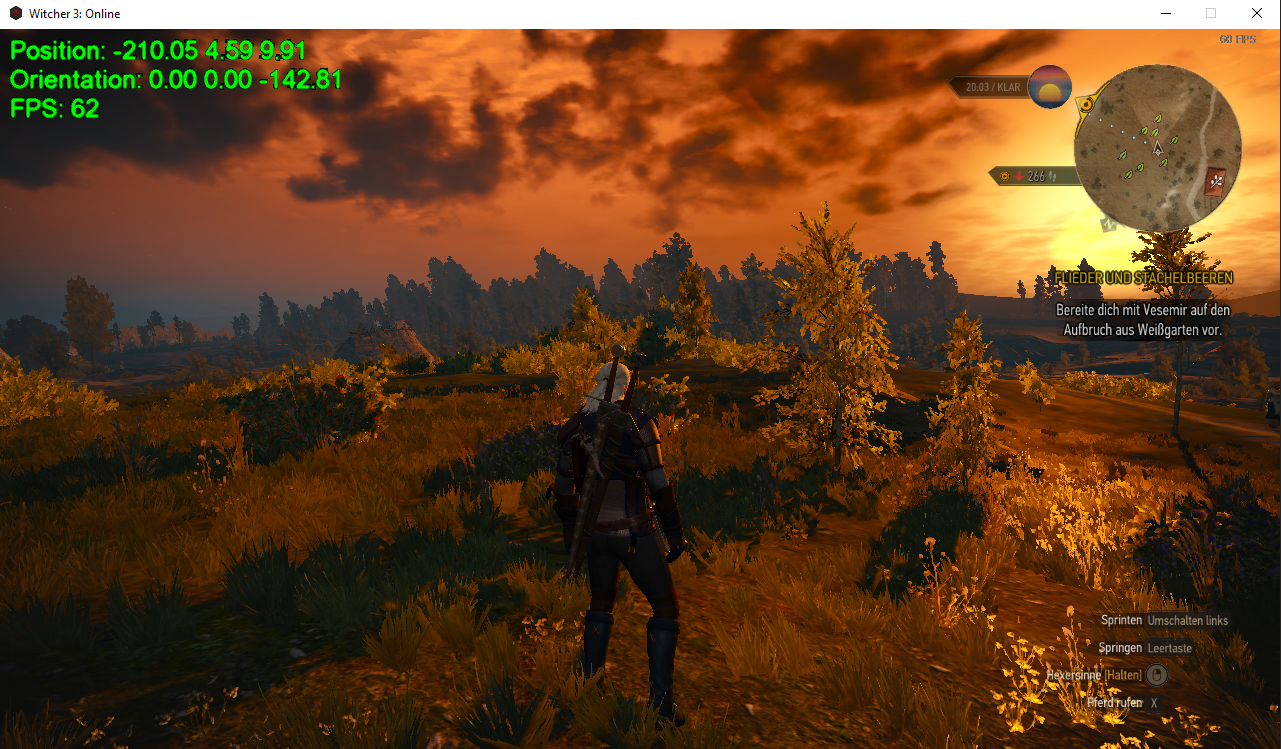
Task: Click the red notice marker on the minimap
Action: (1215, 180)
